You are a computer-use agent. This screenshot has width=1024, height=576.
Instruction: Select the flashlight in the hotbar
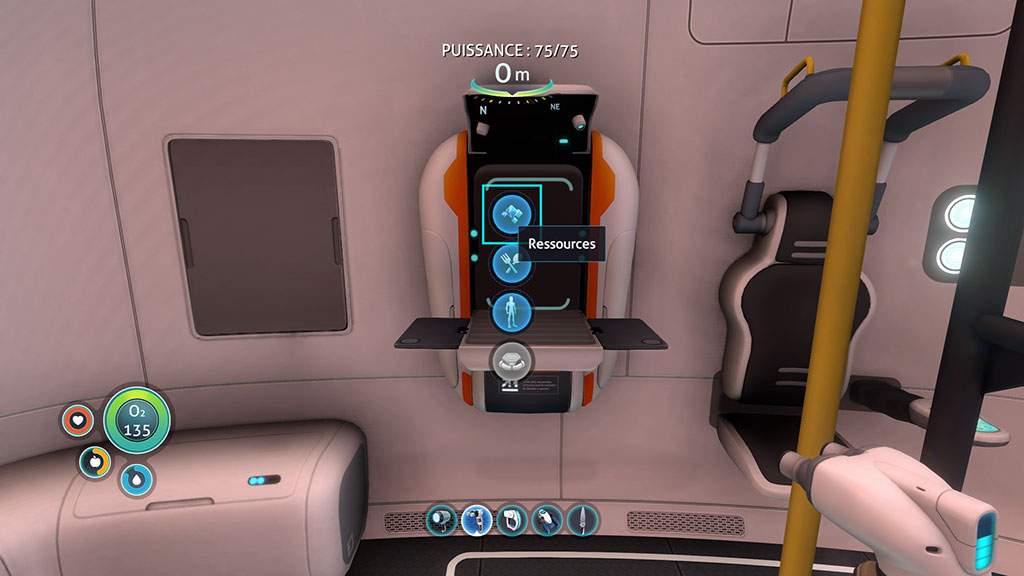(441, 519)
